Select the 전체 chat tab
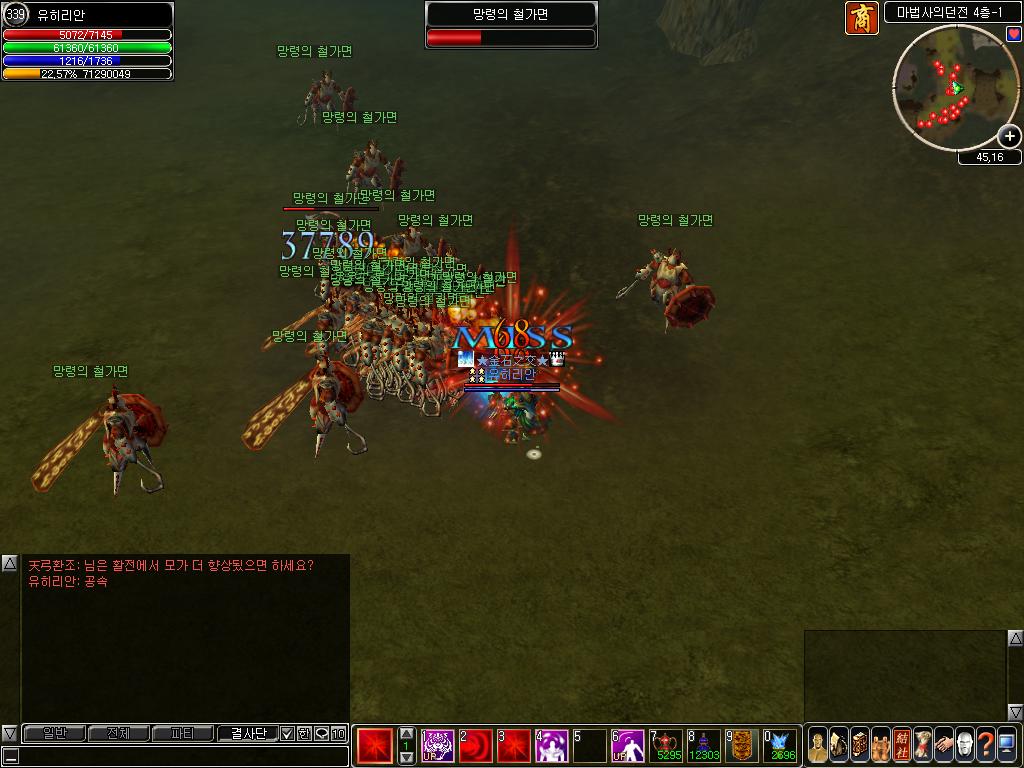This screenshot has height=768, width=1024. pyautogui.click(x=118, y=734)
